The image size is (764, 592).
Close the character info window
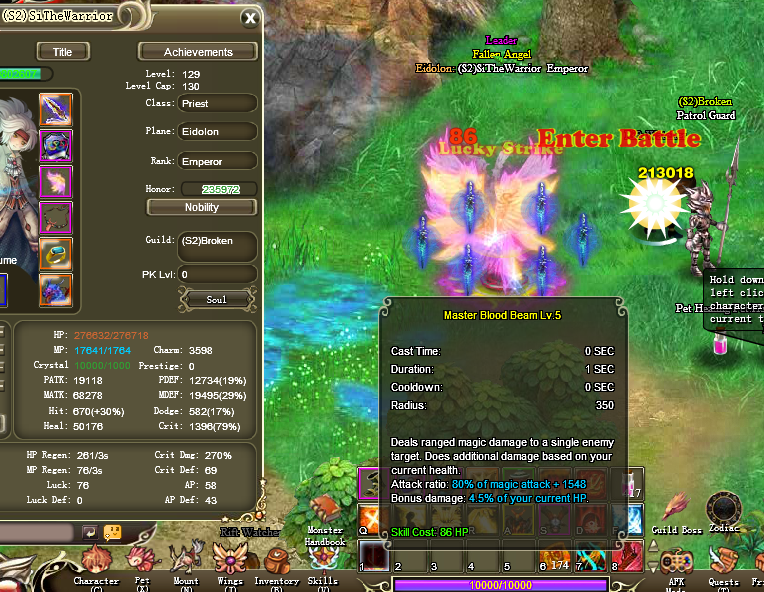click(249, 18)
